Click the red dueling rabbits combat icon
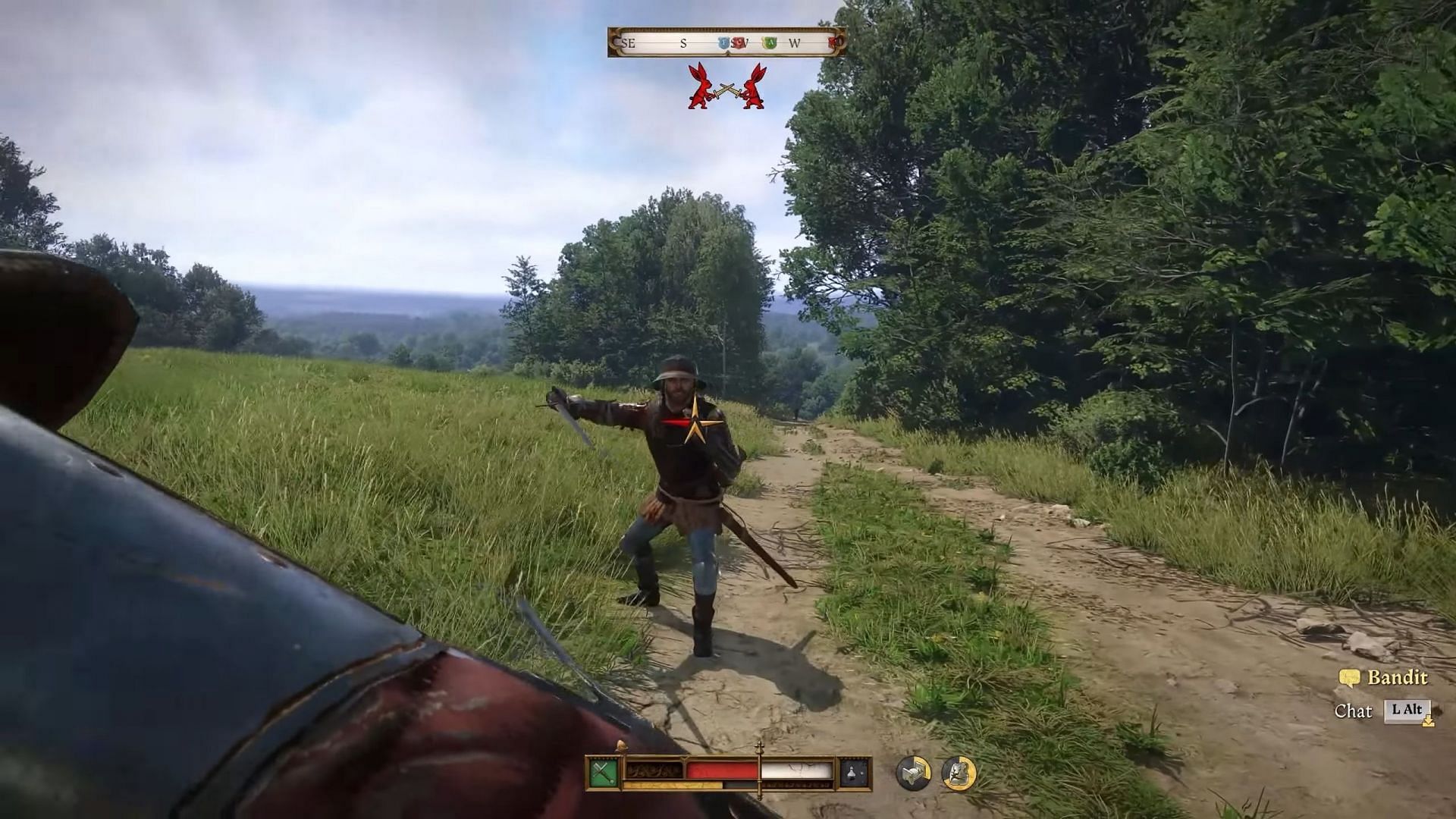The image size is (1456, 819). point(726,86)
